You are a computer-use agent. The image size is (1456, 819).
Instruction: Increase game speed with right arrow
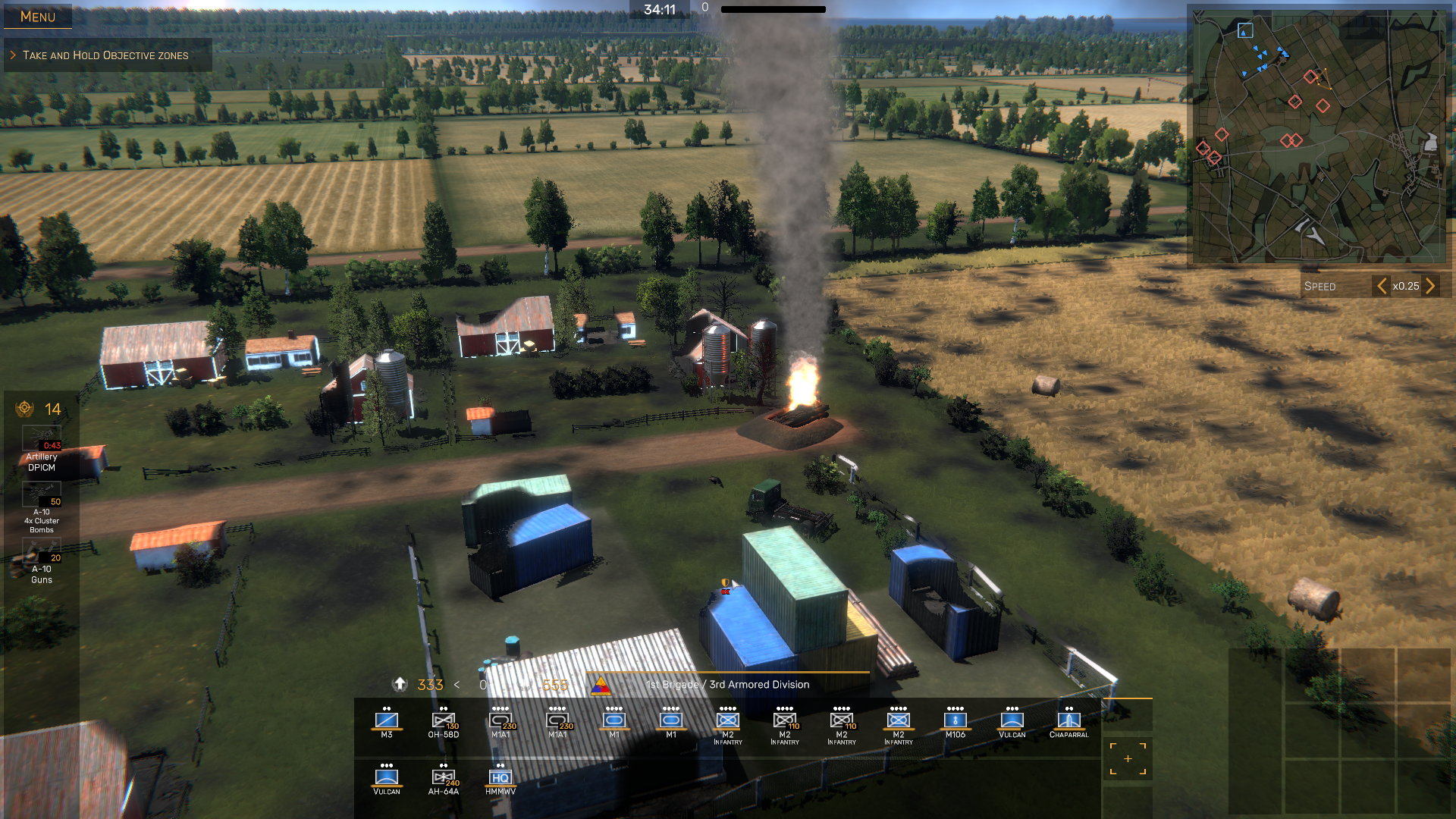(1430, 286)
